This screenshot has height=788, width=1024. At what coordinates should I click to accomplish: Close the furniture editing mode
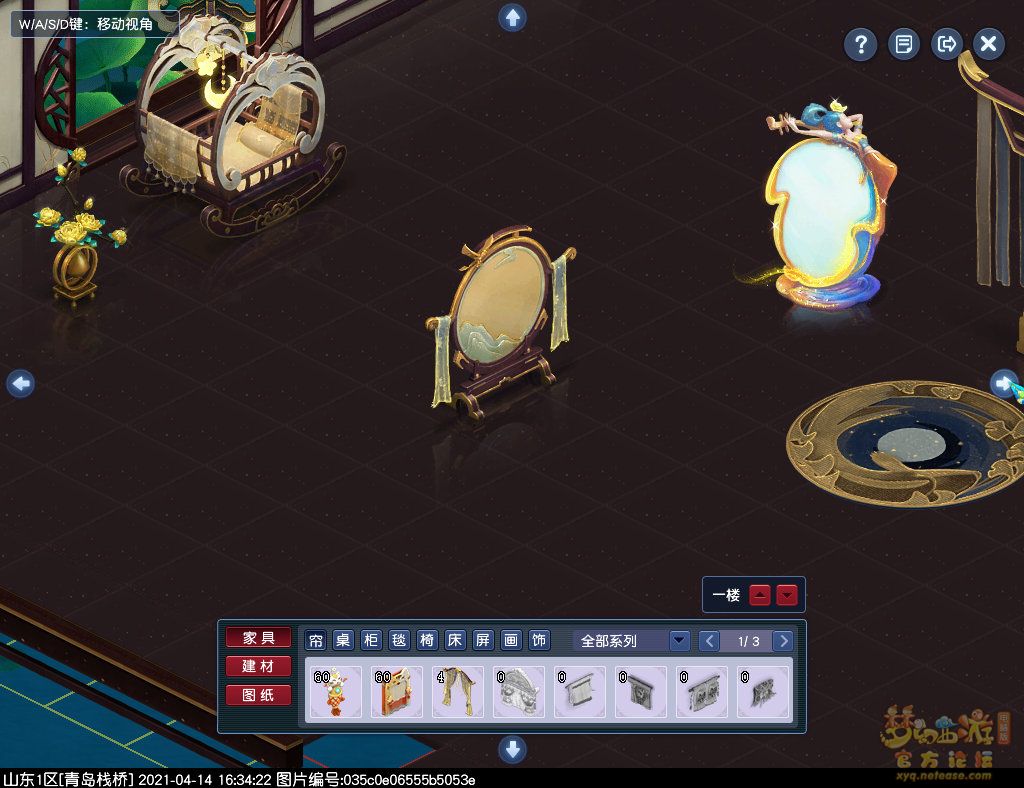click(988, 44)
